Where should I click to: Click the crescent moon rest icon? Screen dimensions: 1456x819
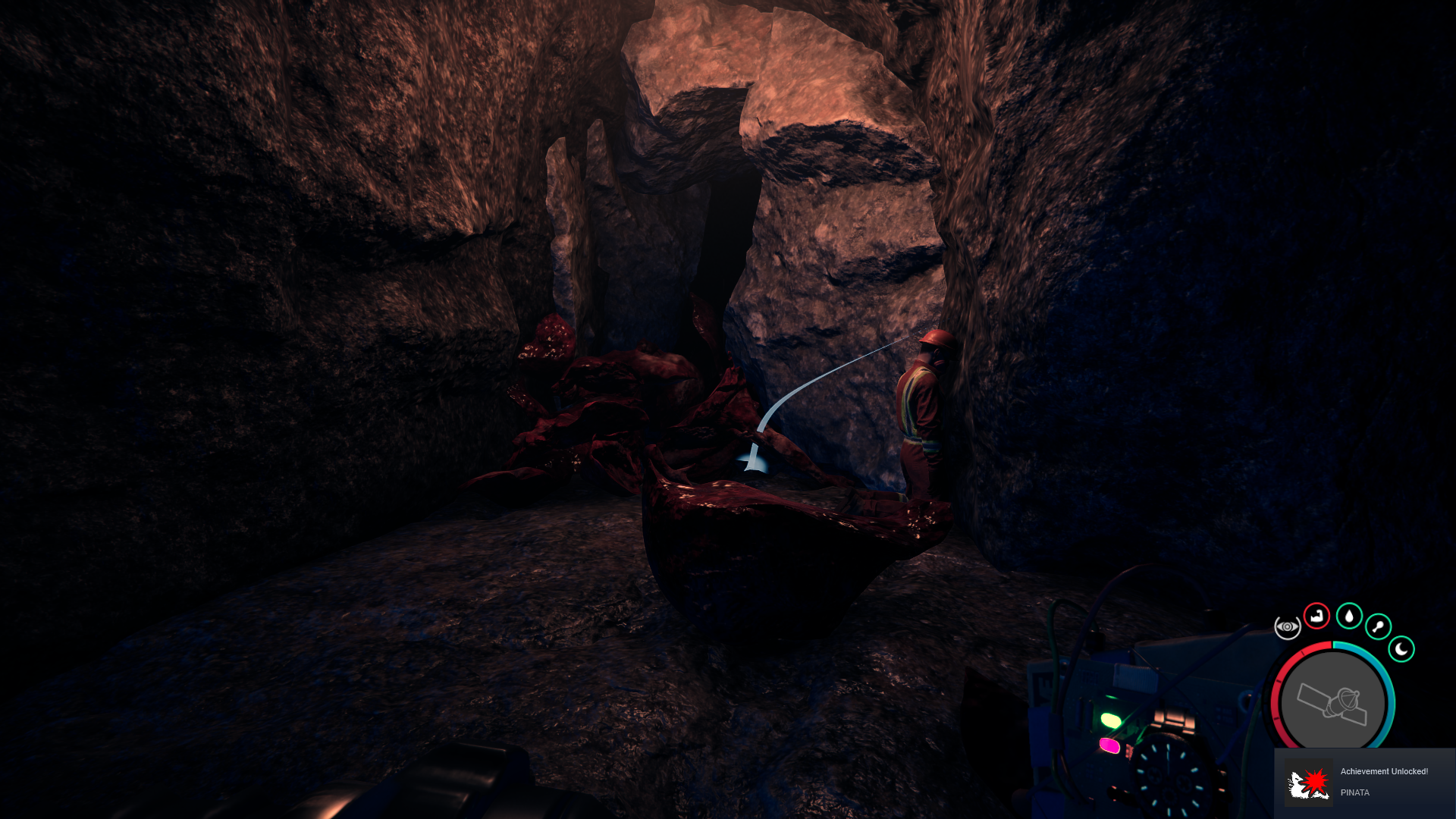click(x=1401, y=649)
